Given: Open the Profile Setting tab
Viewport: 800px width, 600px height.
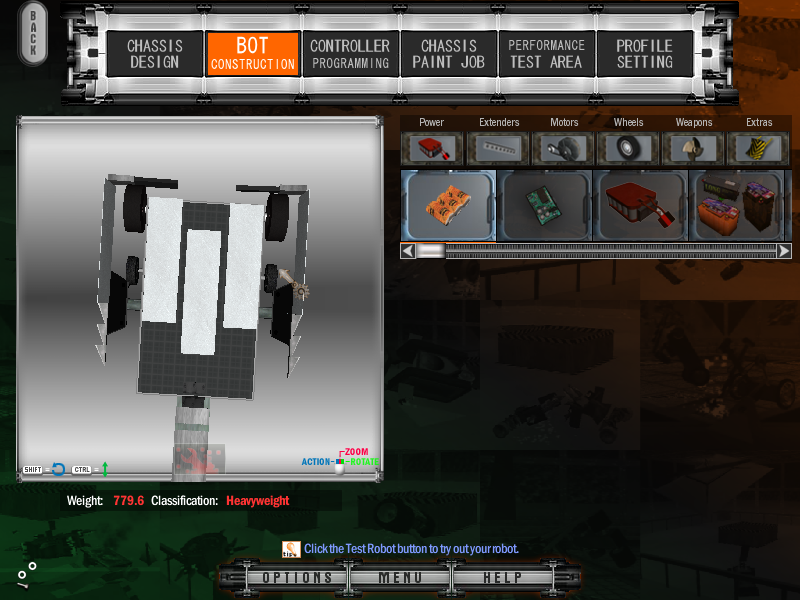Looking at the screenshot, I should pyautogui.click(x=644, y=54).
